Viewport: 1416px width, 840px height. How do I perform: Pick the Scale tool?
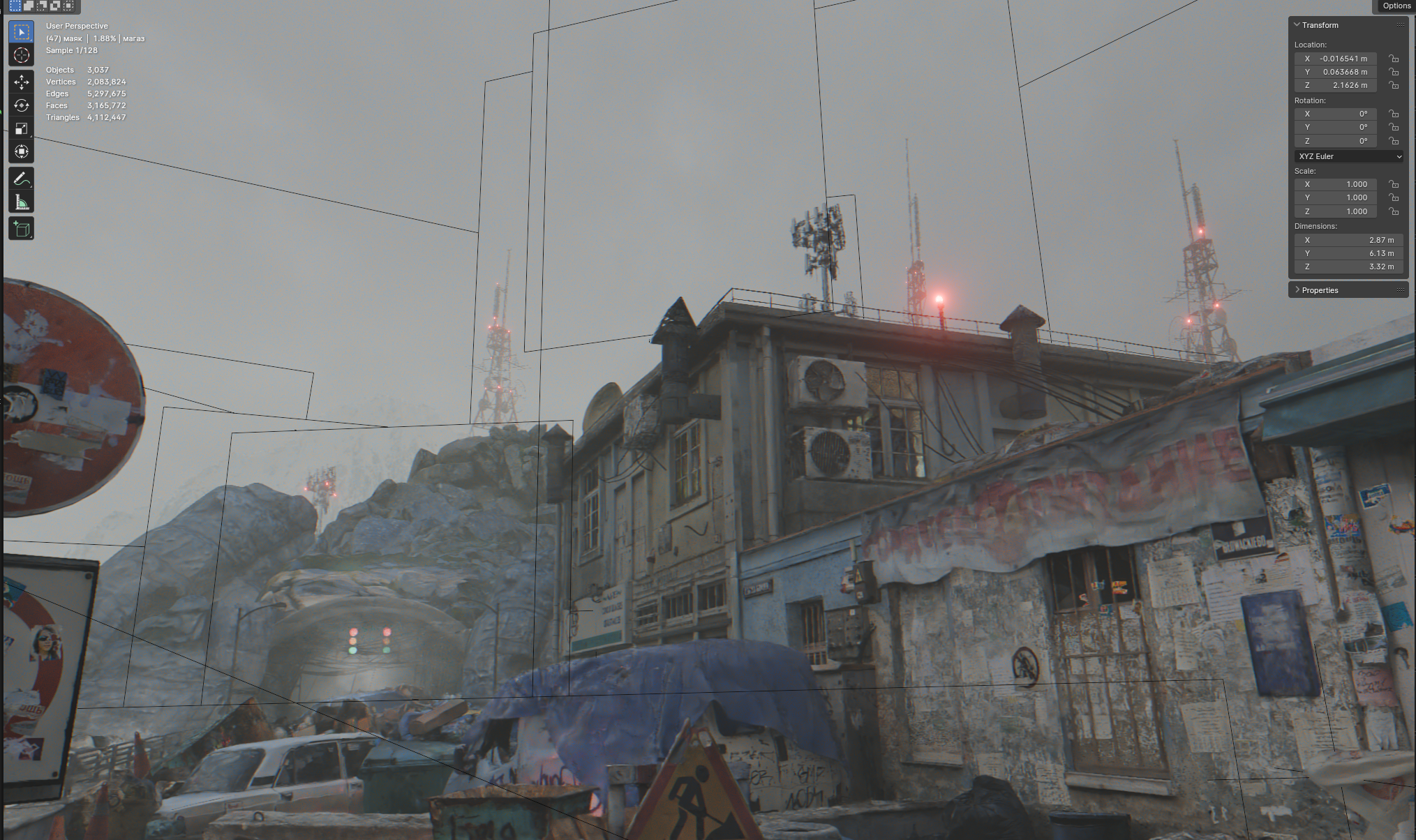coord(21,128)
